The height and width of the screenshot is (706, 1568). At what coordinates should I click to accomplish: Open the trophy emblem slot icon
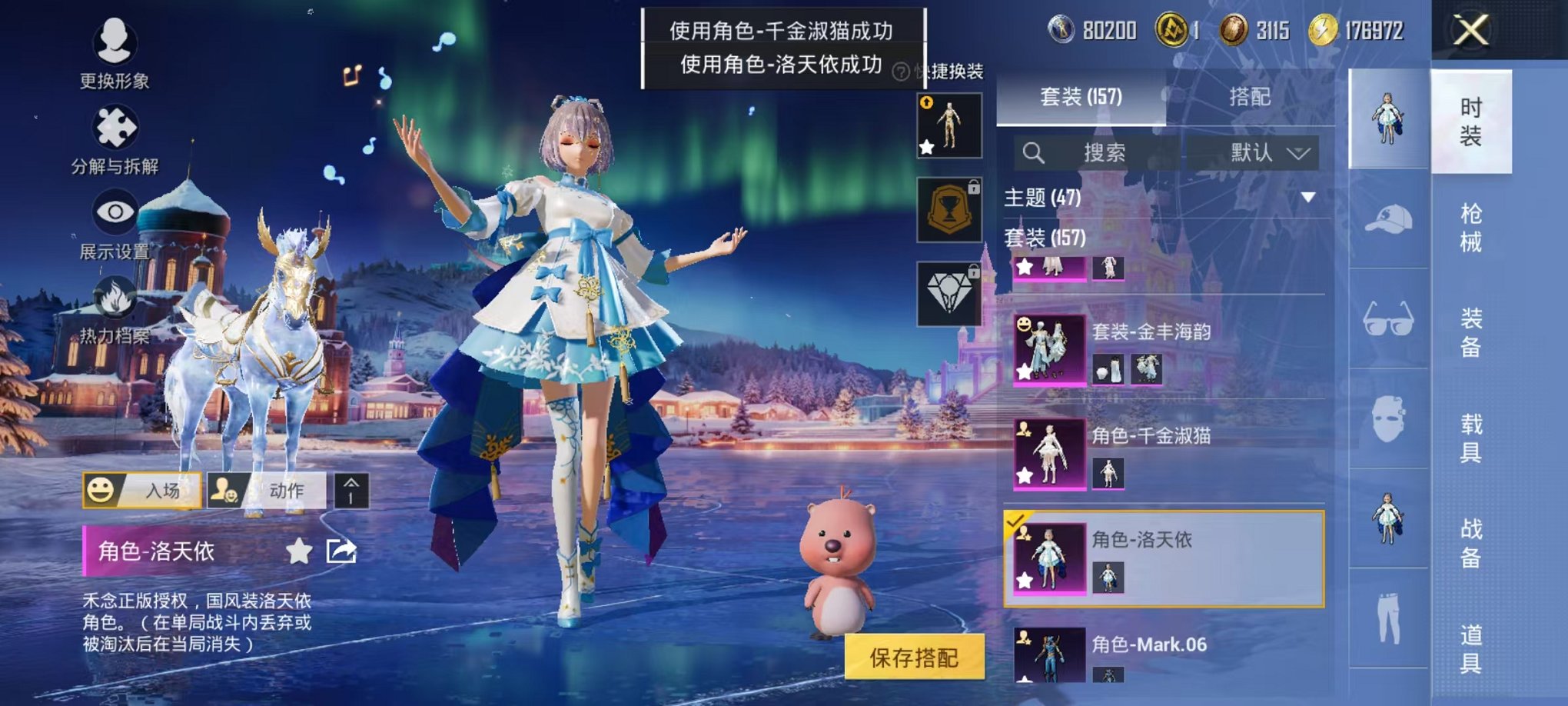949,210
